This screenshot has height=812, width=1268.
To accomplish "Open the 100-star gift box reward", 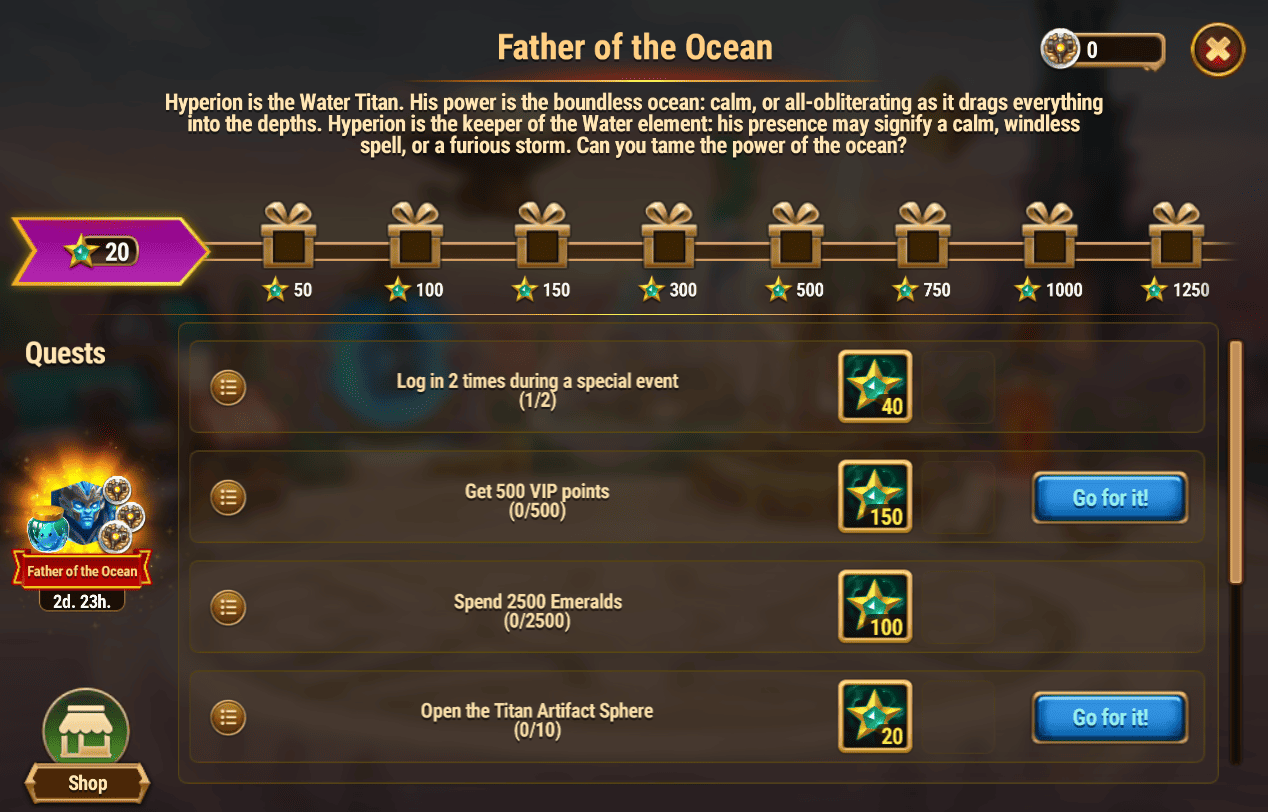I will tap(415, 236).
